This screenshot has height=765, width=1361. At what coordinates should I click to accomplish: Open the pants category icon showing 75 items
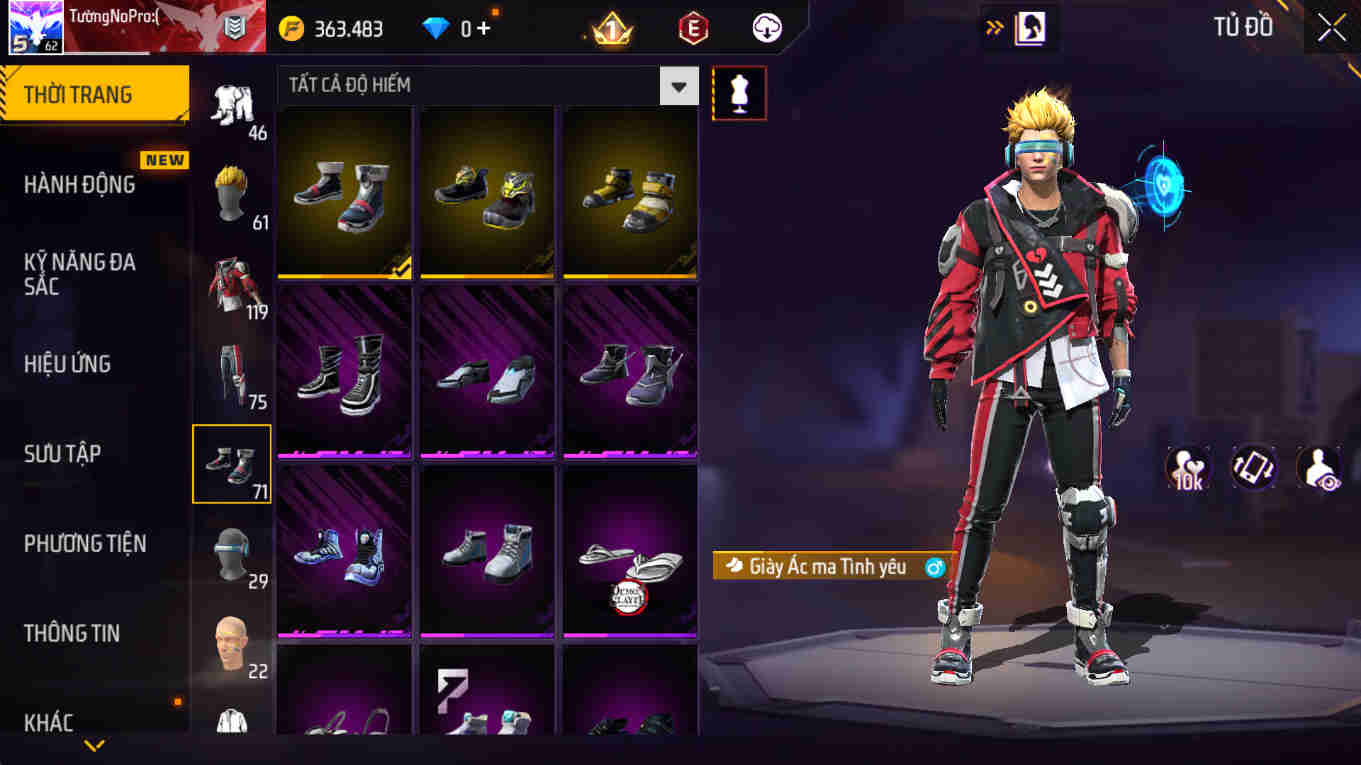231,373
